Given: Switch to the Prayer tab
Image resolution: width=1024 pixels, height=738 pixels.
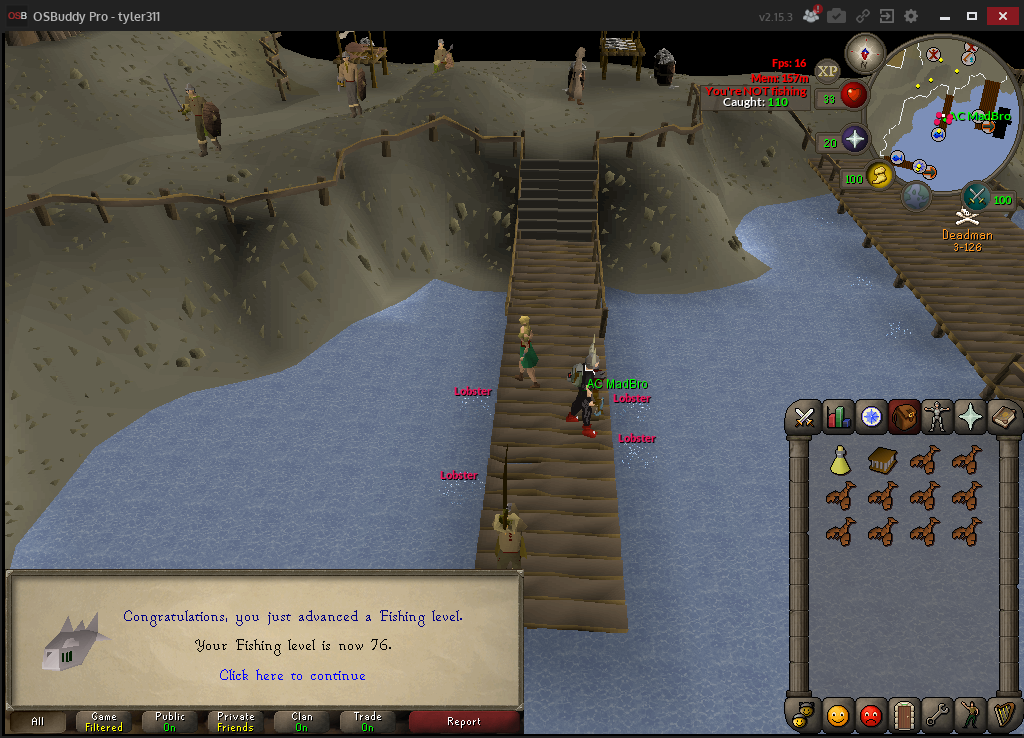Looking at the screenshot, I should [x=970, y=418].
